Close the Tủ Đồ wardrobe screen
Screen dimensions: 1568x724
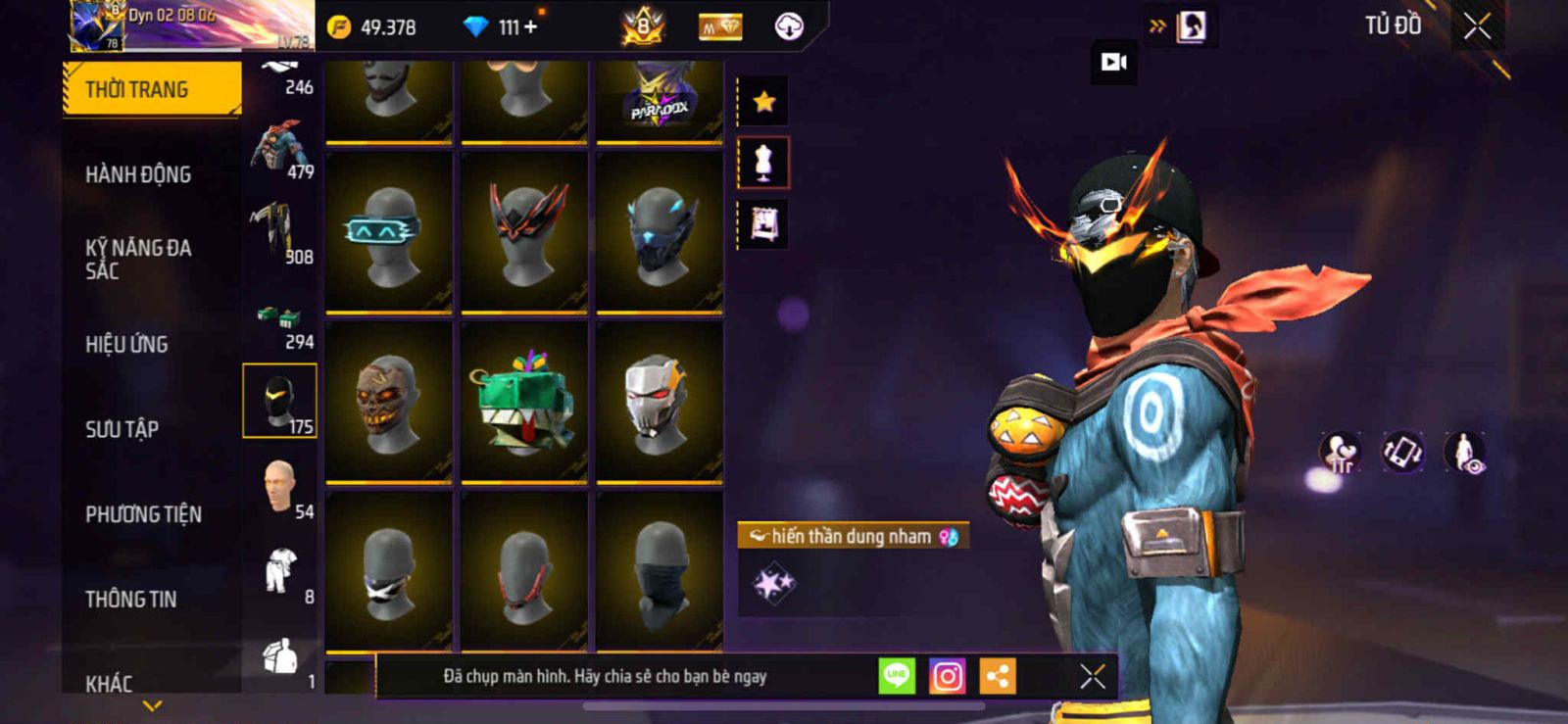(x=1477, y=26)
